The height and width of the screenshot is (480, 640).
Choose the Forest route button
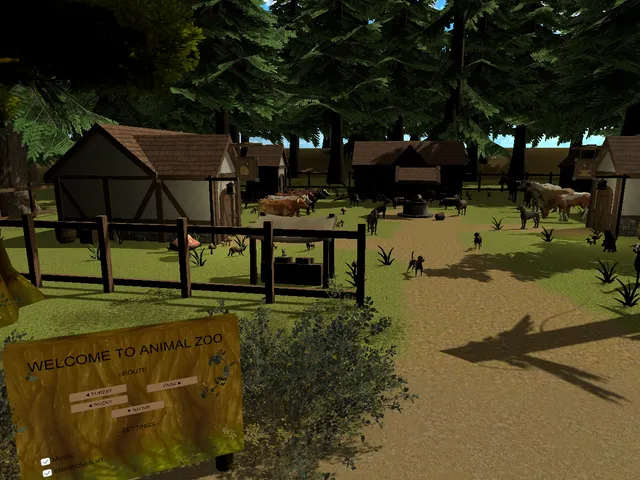pos(98,393)
